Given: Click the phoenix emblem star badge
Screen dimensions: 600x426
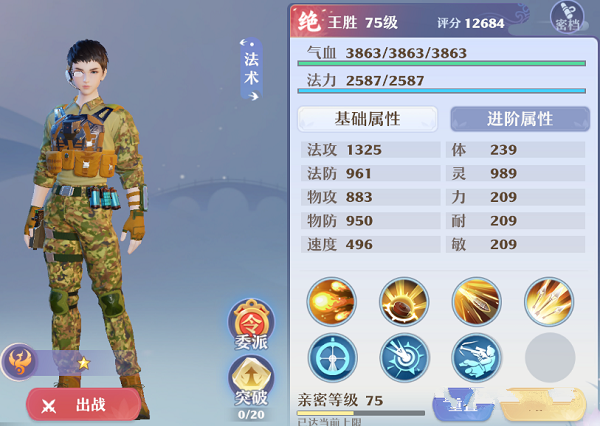Looking at the screenshot, I should point(20,361).
